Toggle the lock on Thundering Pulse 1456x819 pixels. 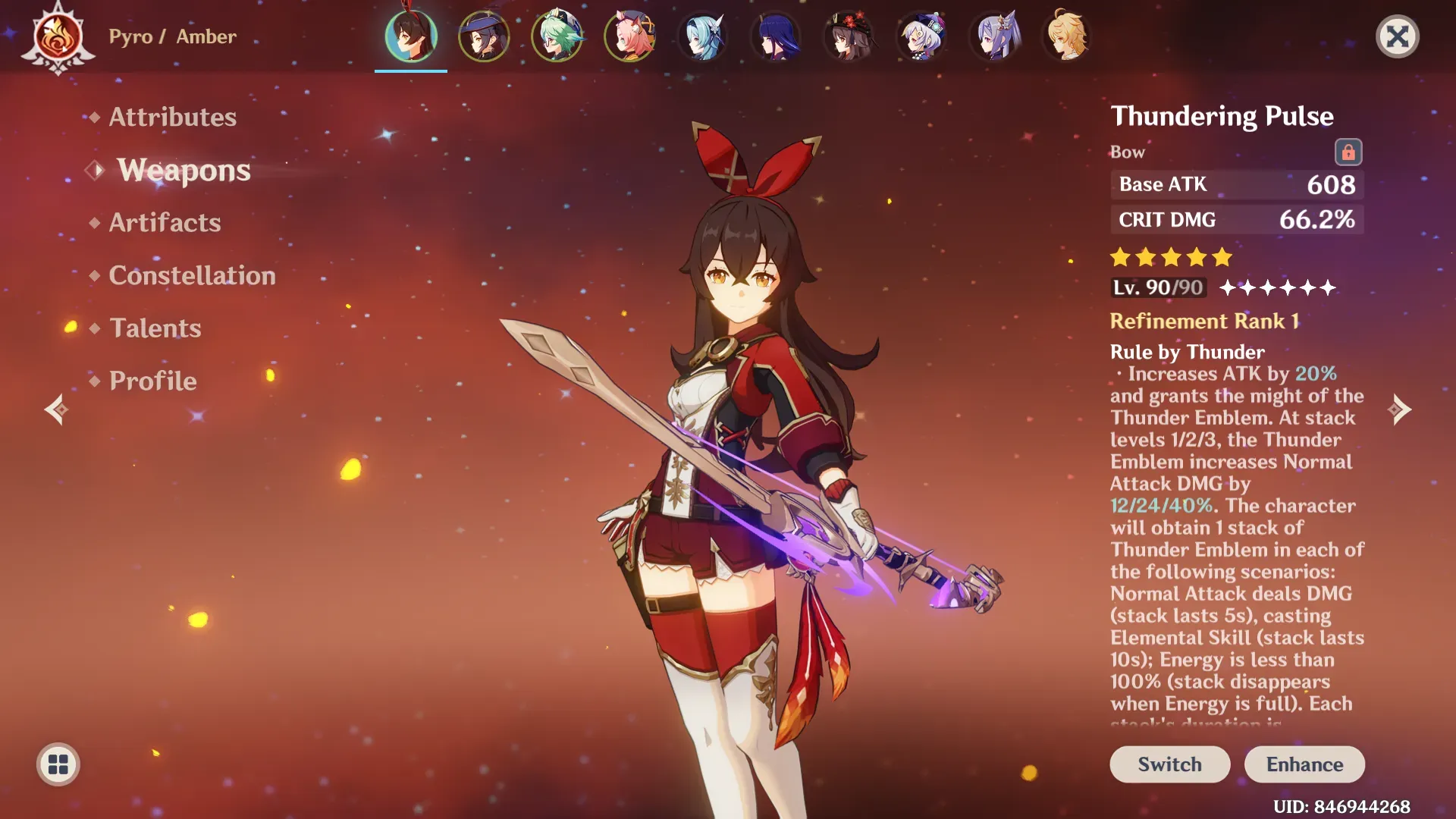(x=1350, y=152)
